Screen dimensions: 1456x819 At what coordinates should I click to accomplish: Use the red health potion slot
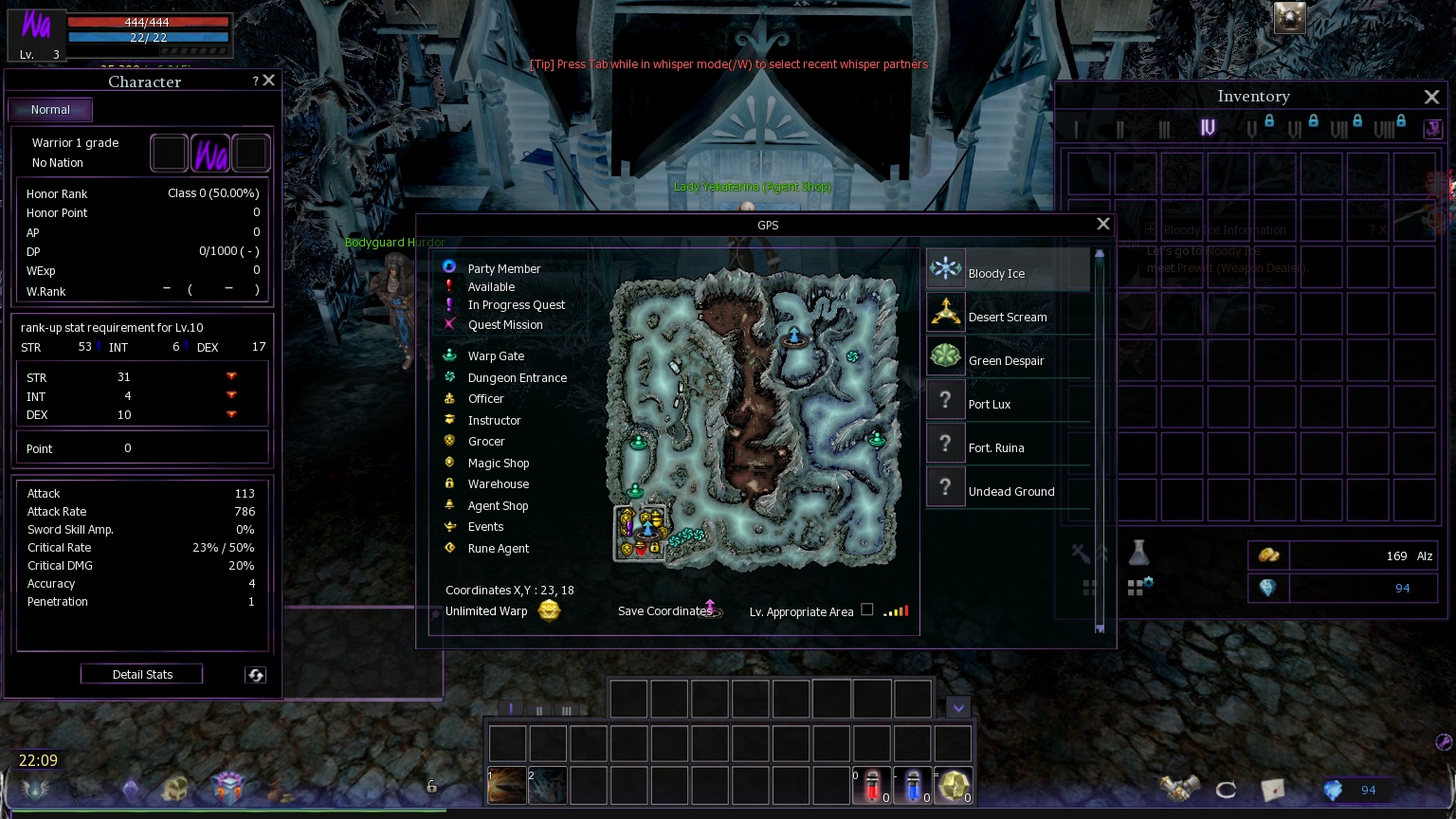(872, 786)
